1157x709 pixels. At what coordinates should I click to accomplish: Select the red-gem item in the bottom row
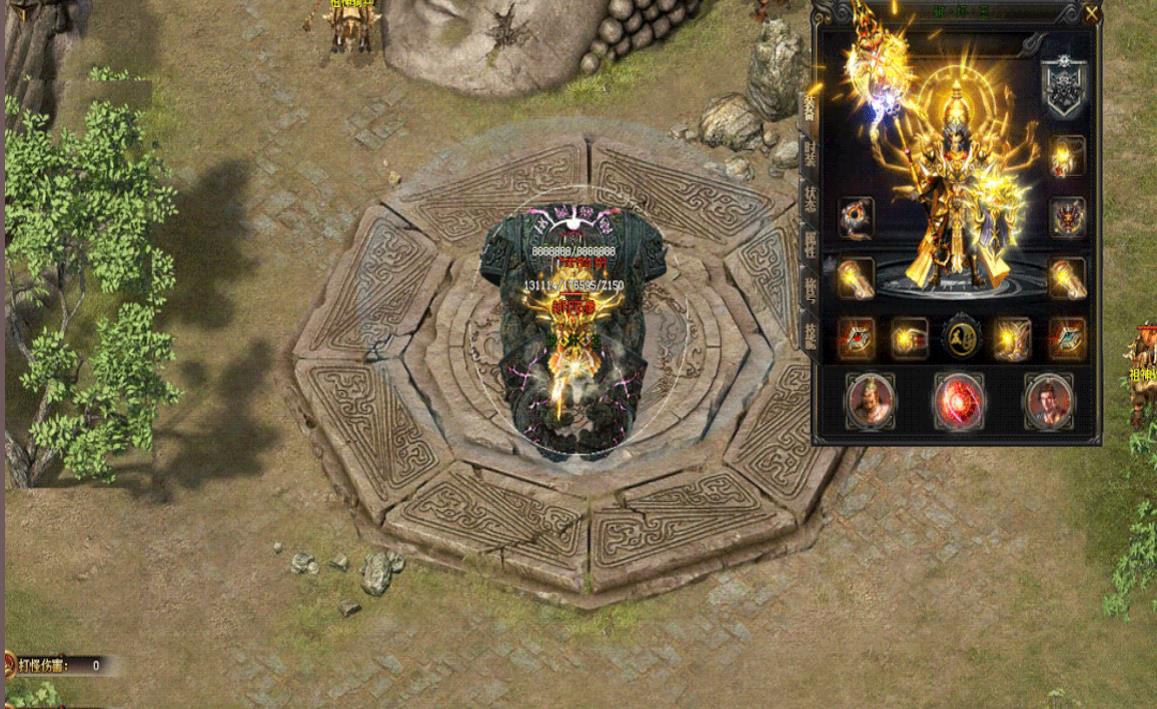coord(856,340)
